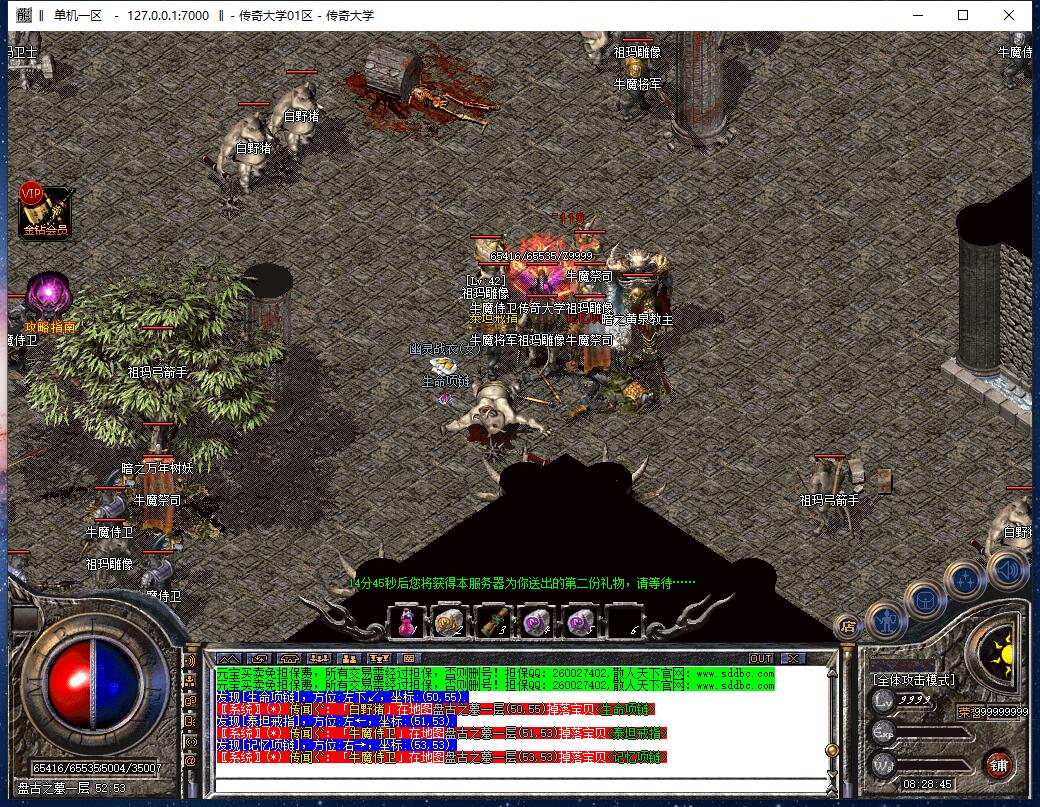Viewport: 1040px width, 807px height.
Task: Click the OUT button above chat
Action: point(761,658)
